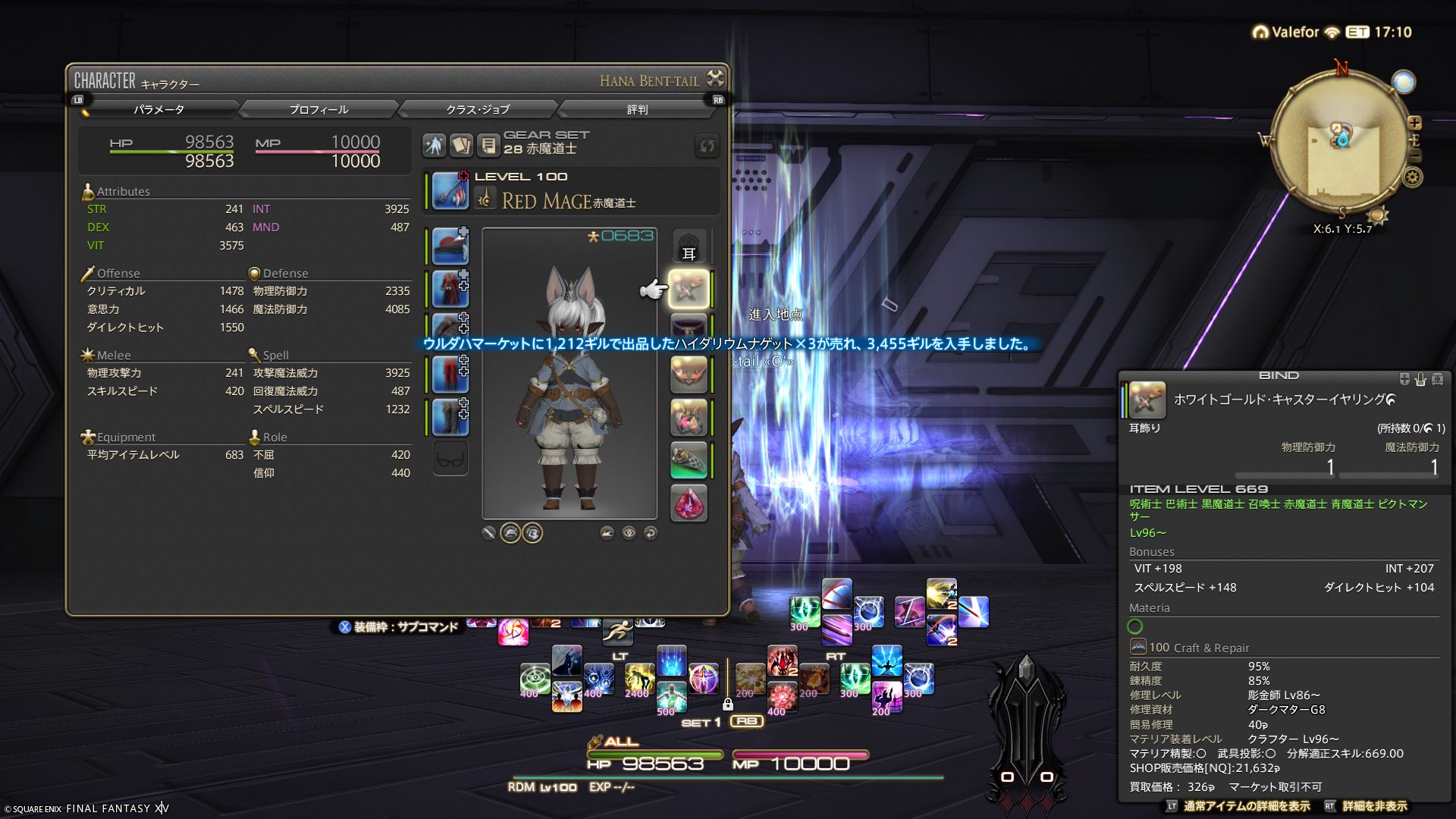
Task: Select the green ring equipment slot
Action: [689, 460]
